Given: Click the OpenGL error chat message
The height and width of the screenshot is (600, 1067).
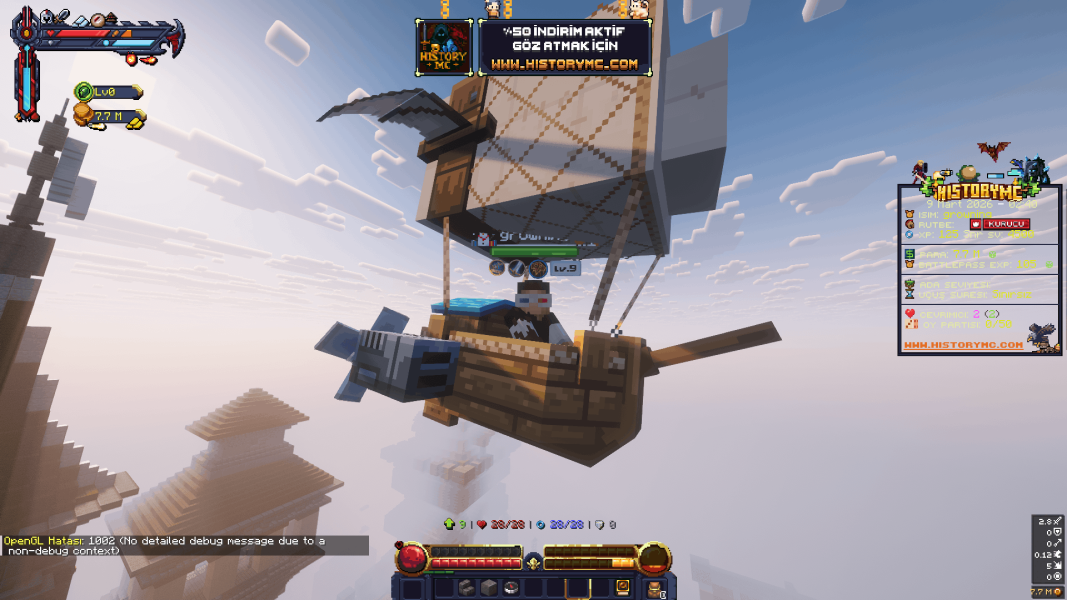Looking at the screenshot, I should (x=180, y=545).
